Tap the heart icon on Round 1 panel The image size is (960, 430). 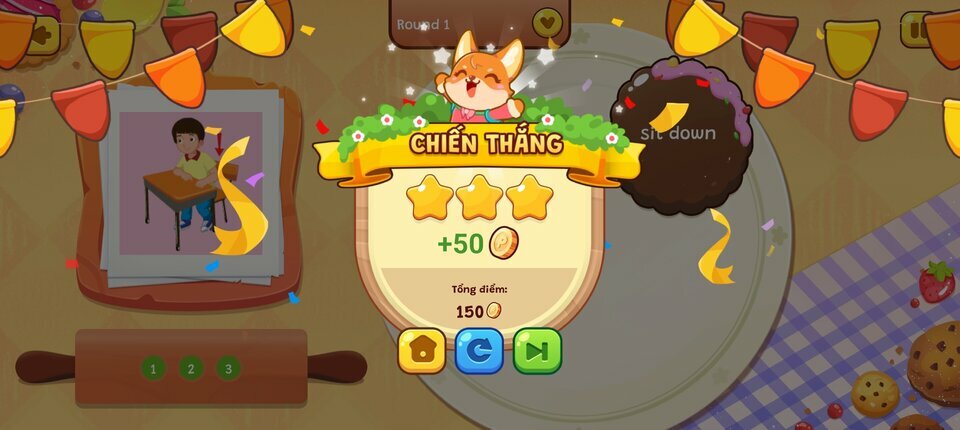pos(547,21)
